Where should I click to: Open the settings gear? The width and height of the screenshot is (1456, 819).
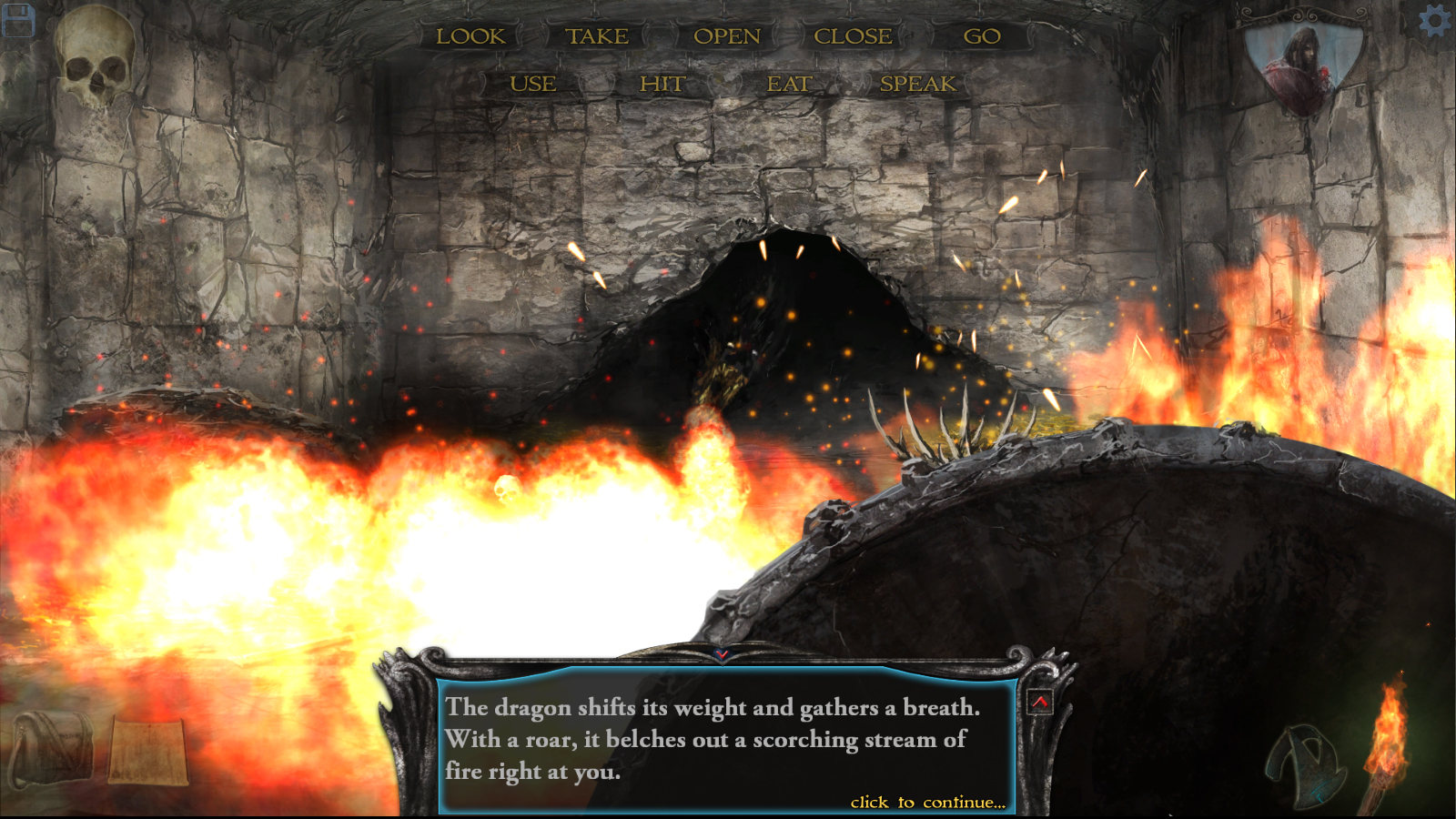(1436, 20)
